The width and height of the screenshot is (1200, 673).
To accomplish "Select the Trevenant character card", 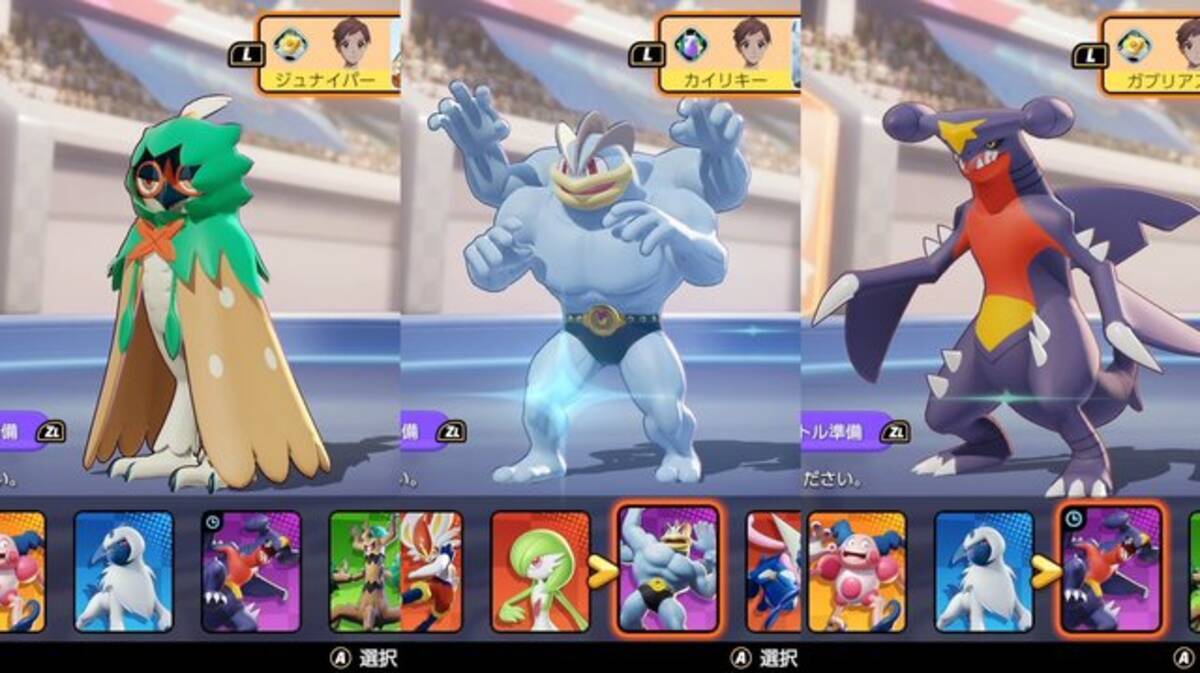I will point(363,571).
